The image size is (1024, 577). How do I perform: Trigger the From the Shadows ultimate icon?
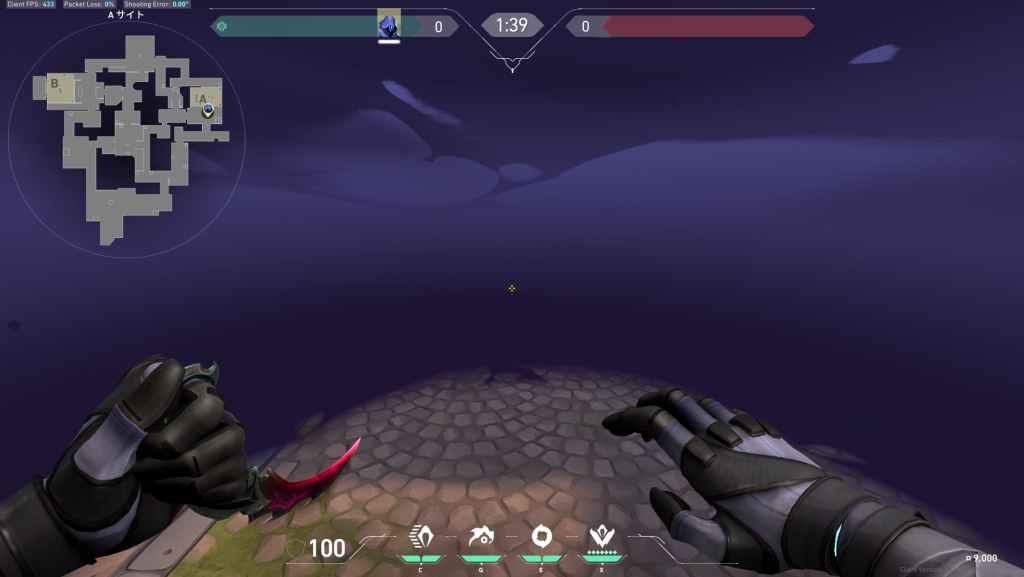pyautogui.click(x=601, y=537)
